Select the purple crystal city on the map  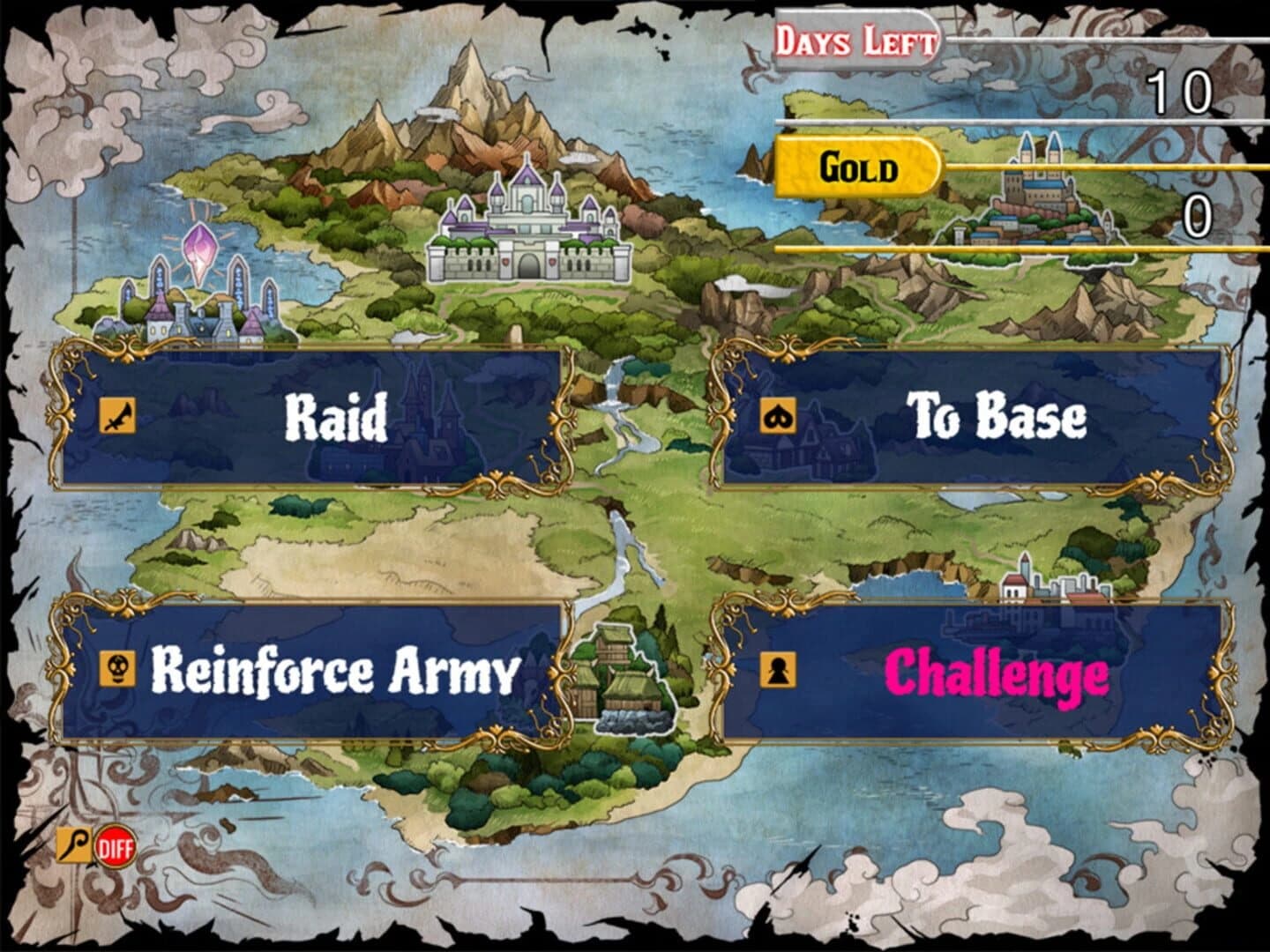click(x=198, y=291)
